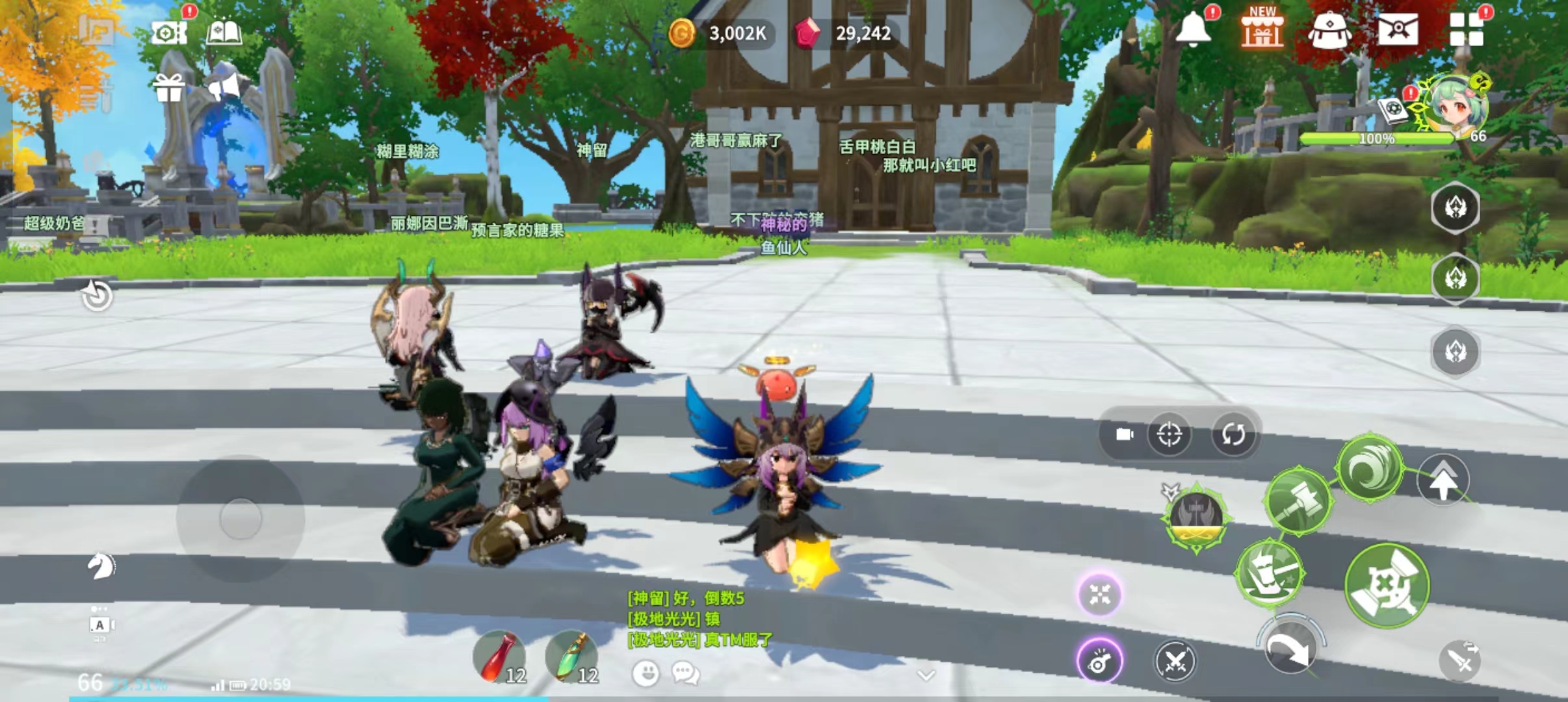The width and height of the screenshot is (1568, 702).
Task: Open the open-book codex icon
Action: coord(224,32)
